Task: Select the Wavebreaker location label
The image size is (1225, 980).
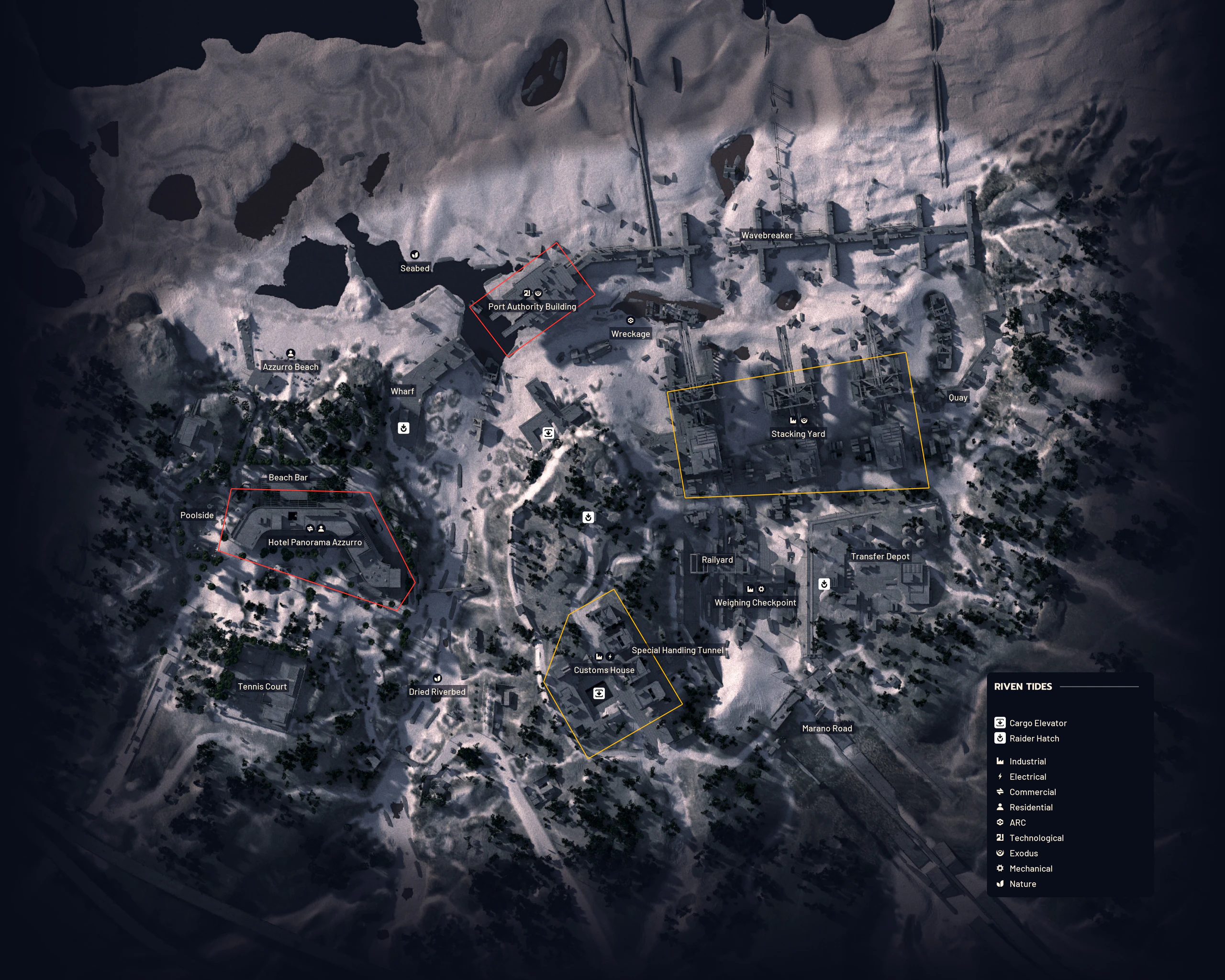Action: click(x=767, y=235)
